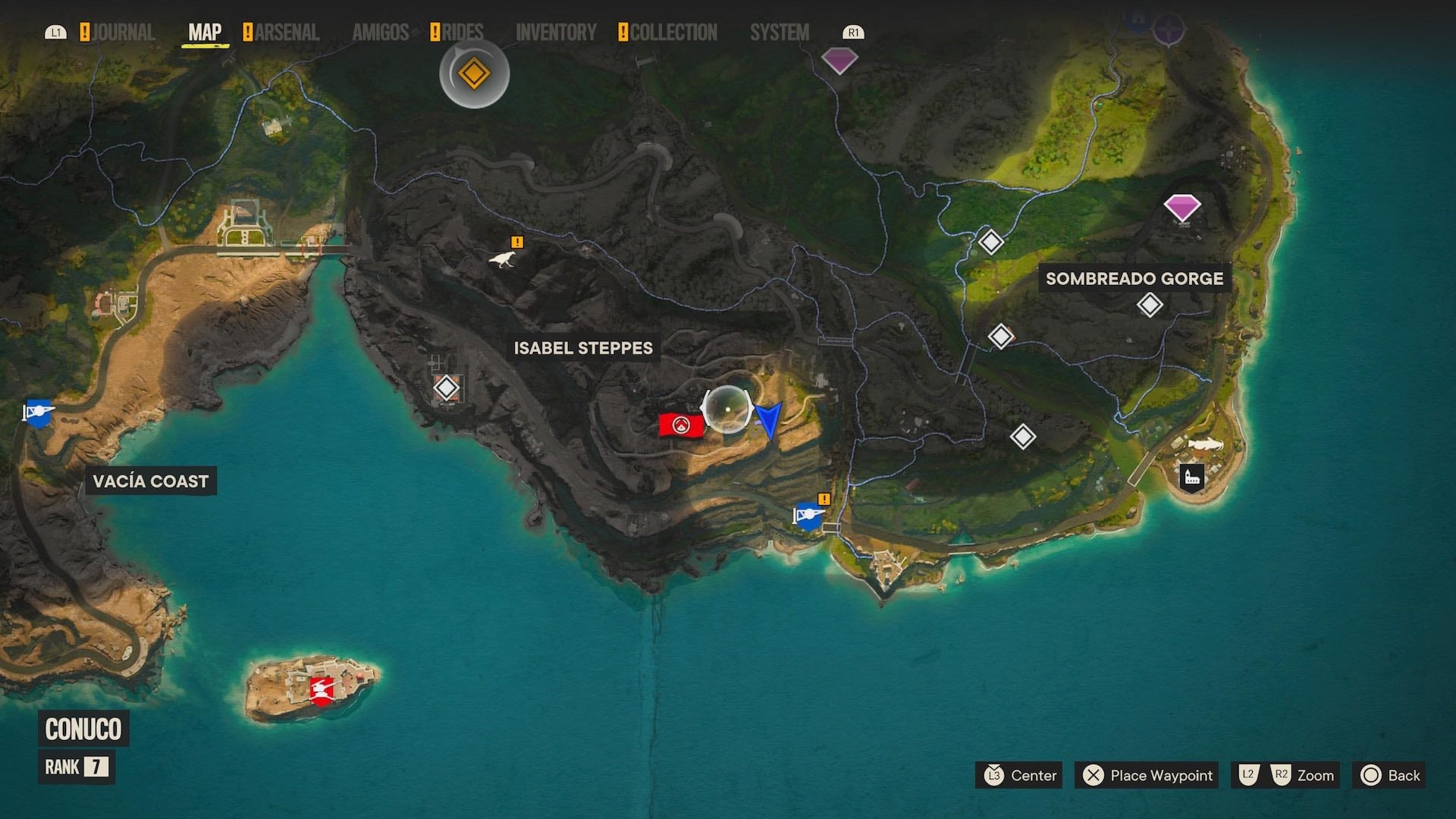Click the Vacía Coast region label
This screenshot has width=1456, height=819.
[x=150, y=481]
